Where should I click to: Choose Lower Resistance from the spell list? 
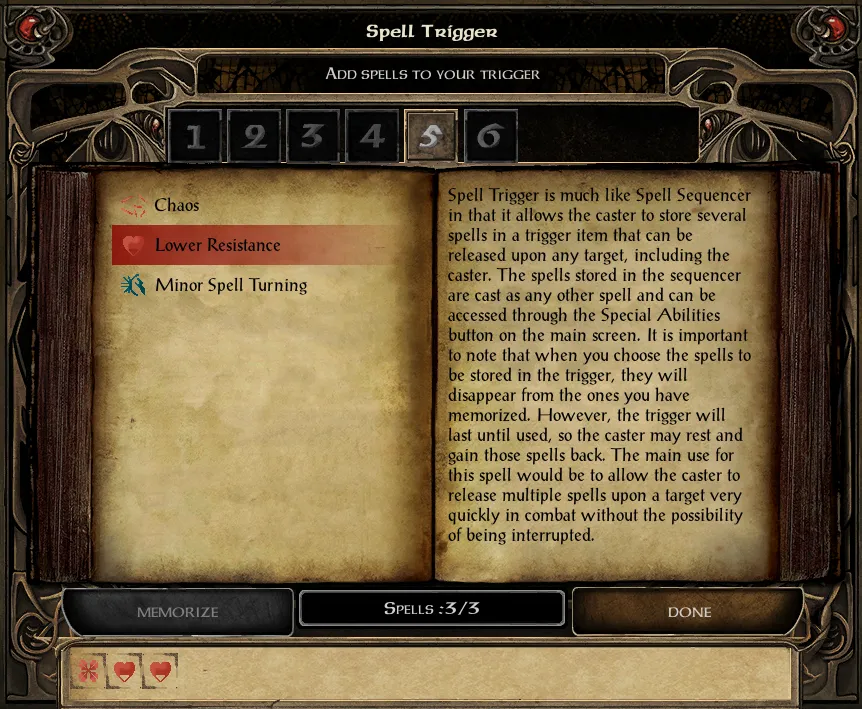[x=217, y=245]
